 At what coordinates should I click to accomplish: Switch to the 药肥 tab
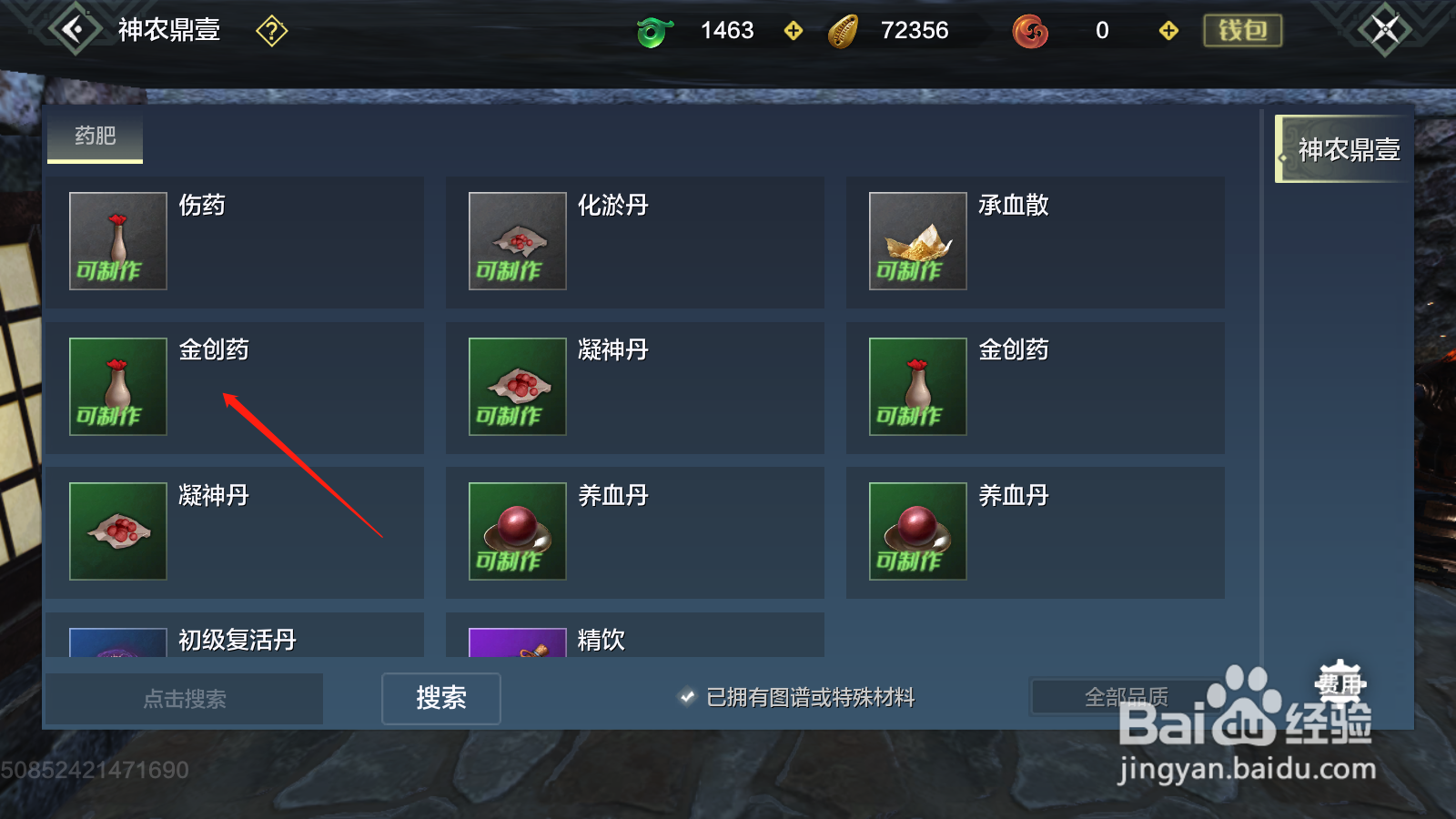tap(95, 138)
